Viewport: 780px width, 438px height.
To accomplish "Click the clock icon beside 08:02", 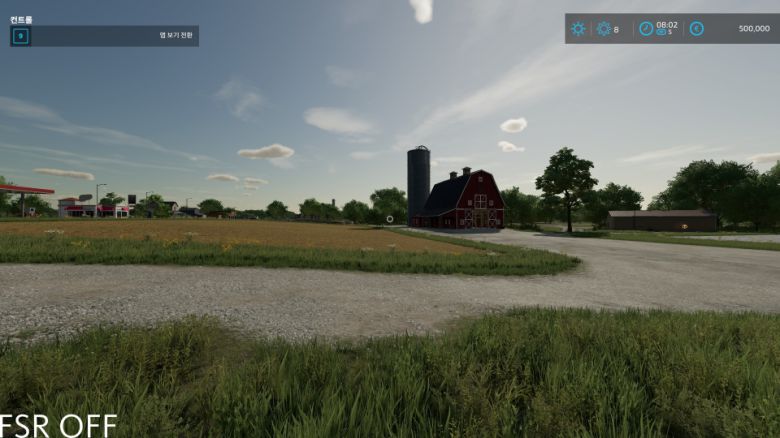I will (646, 29).
